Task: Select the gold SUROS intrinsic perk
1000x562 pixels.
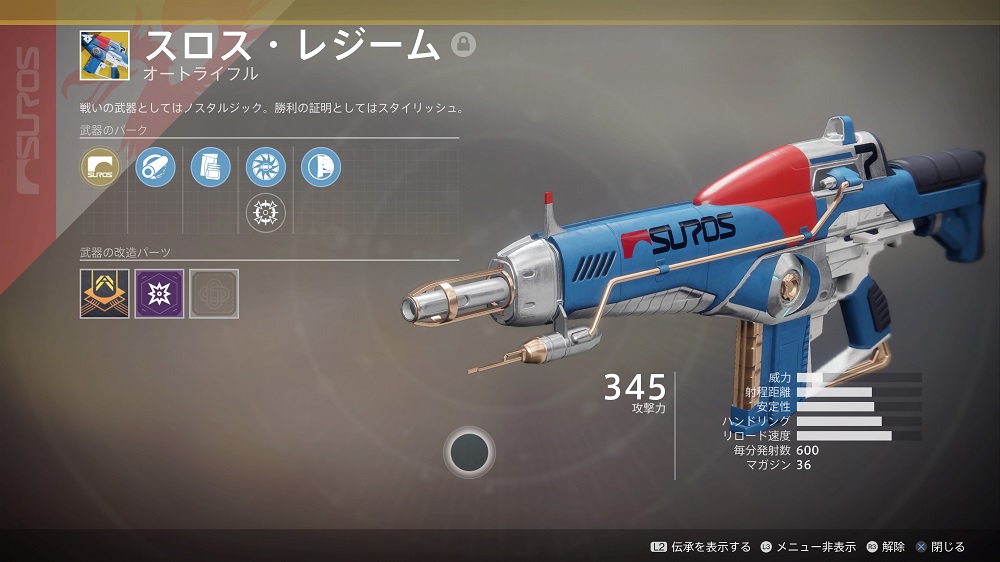Action: [x=100, y=167]
